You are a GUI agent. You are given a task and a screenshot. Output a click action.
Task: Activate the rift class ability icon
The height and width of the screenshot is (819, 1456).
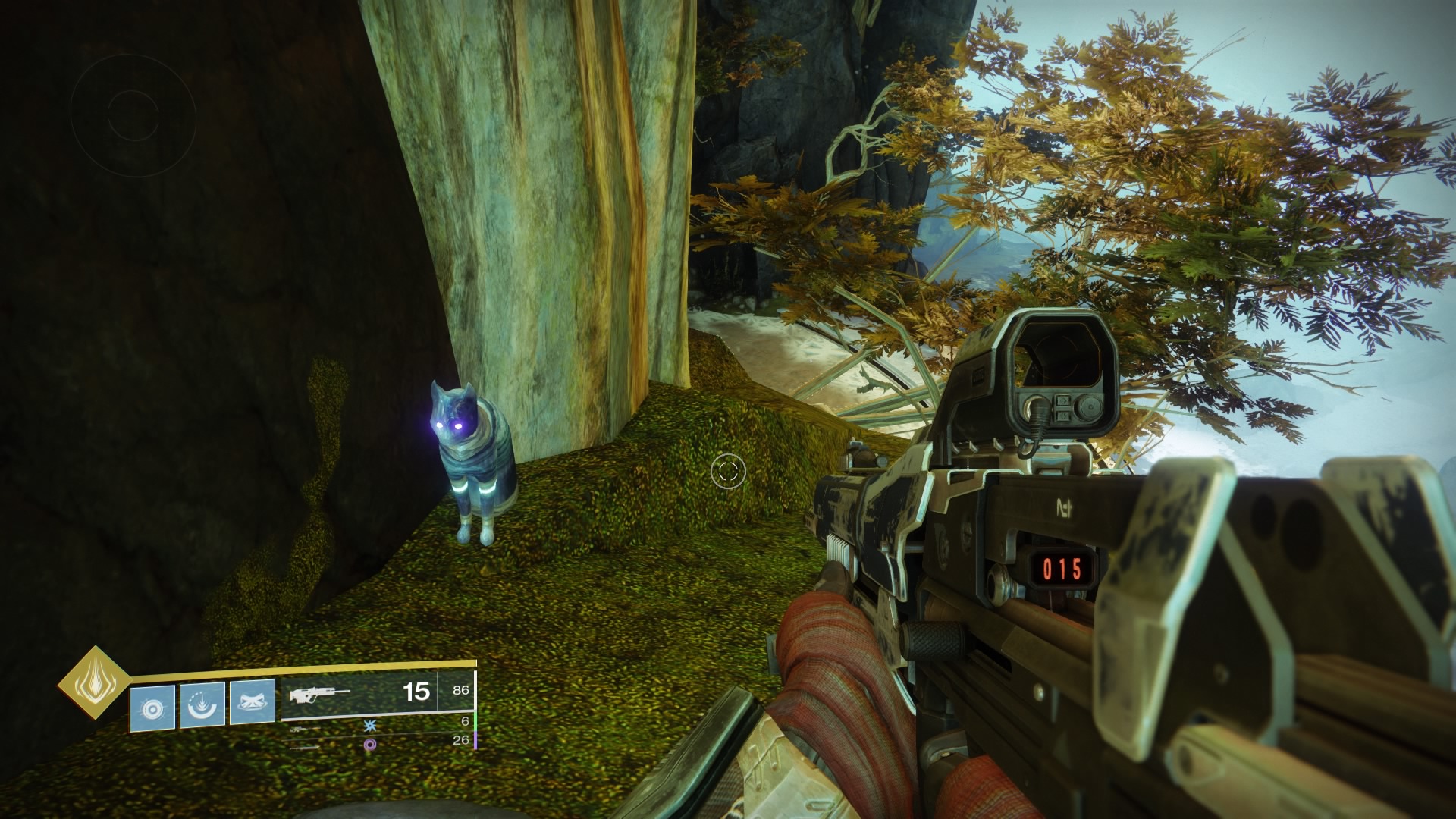[x=252, y=702]
